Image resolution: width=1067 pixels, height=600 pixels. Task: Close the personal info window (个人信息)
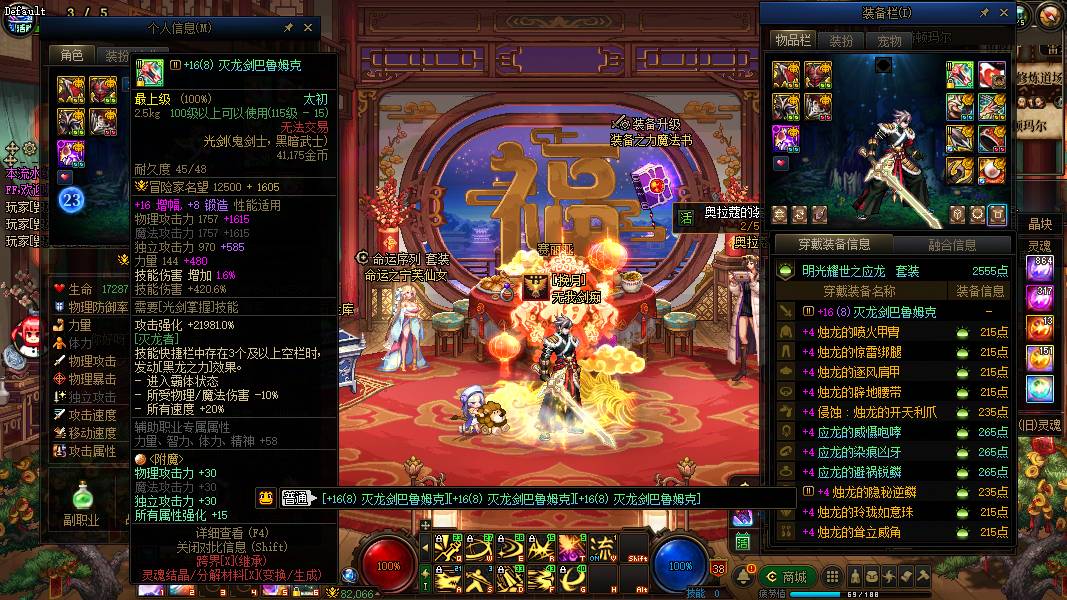click(x=308, y=29)
